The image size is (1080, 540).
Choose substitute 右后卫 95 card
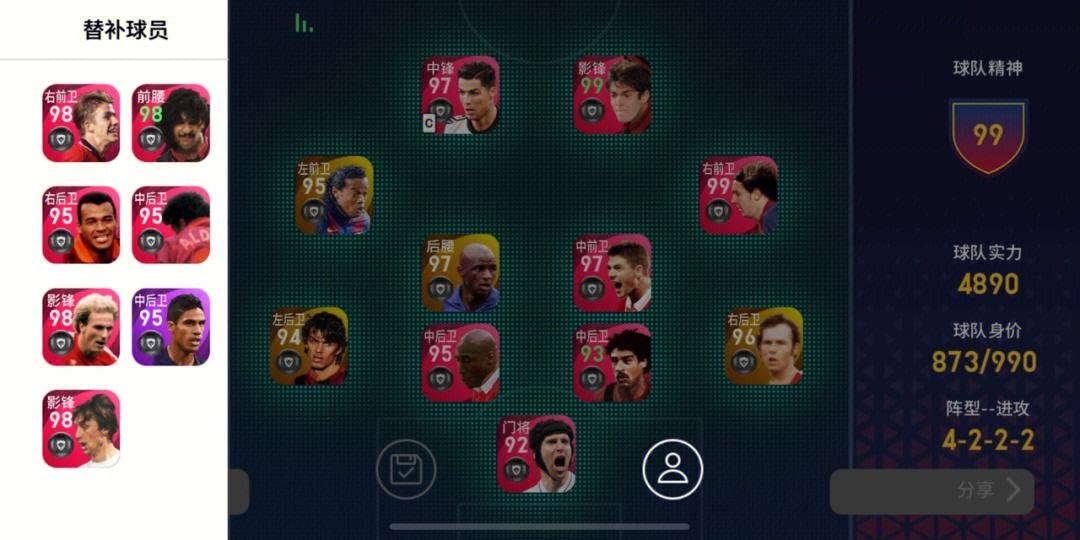click(81, 225)
